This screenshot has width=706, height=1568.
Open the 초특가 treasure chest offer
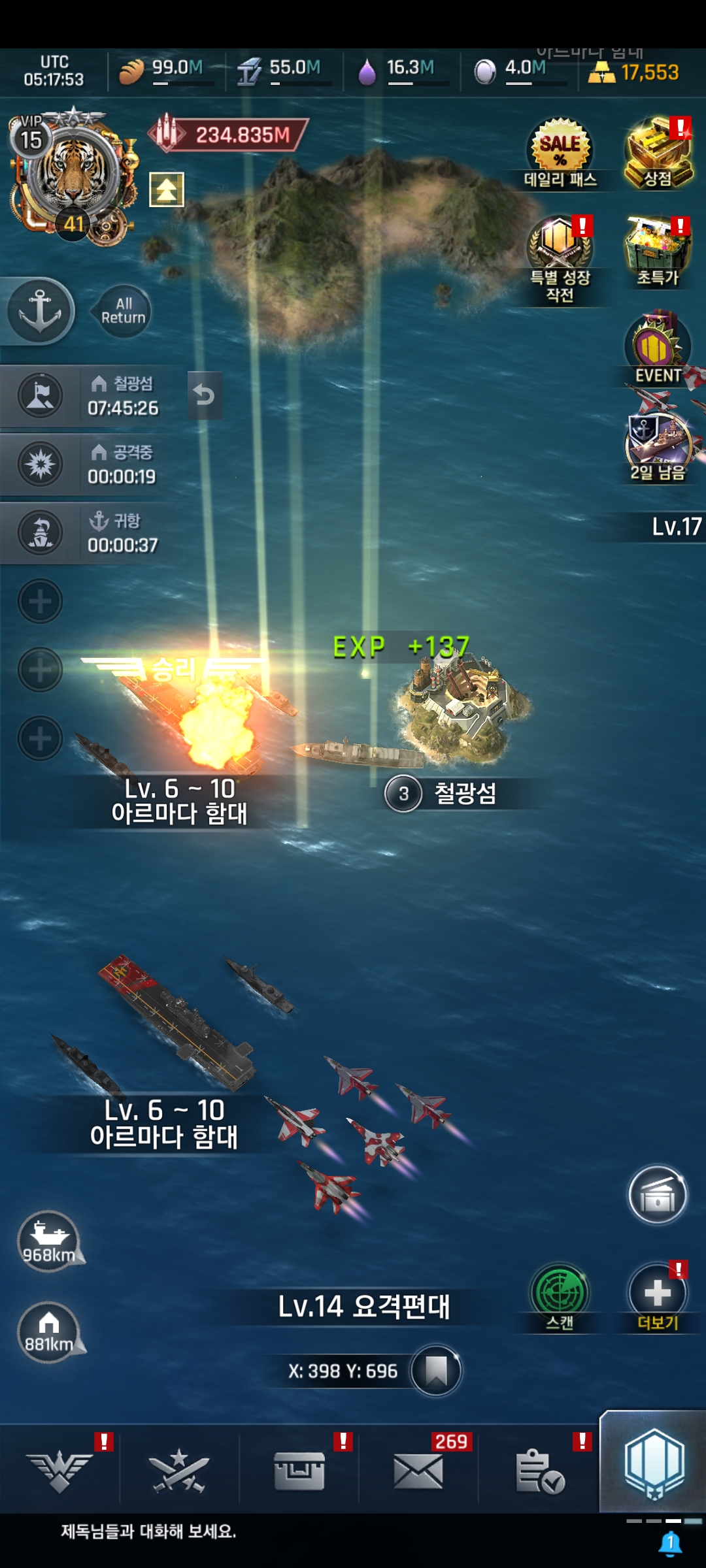click(x=657, y=251)
